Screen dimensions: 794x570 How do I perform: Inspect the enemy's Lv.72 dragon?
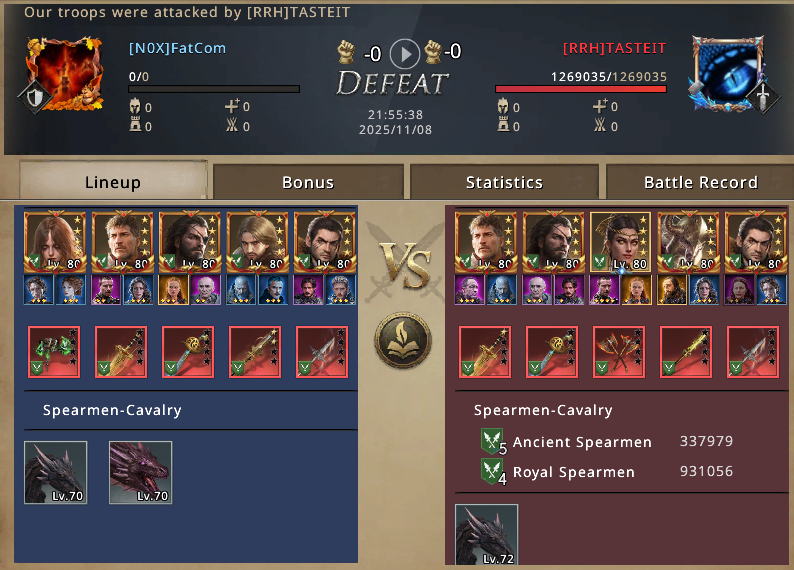click(x=486, y=535)
